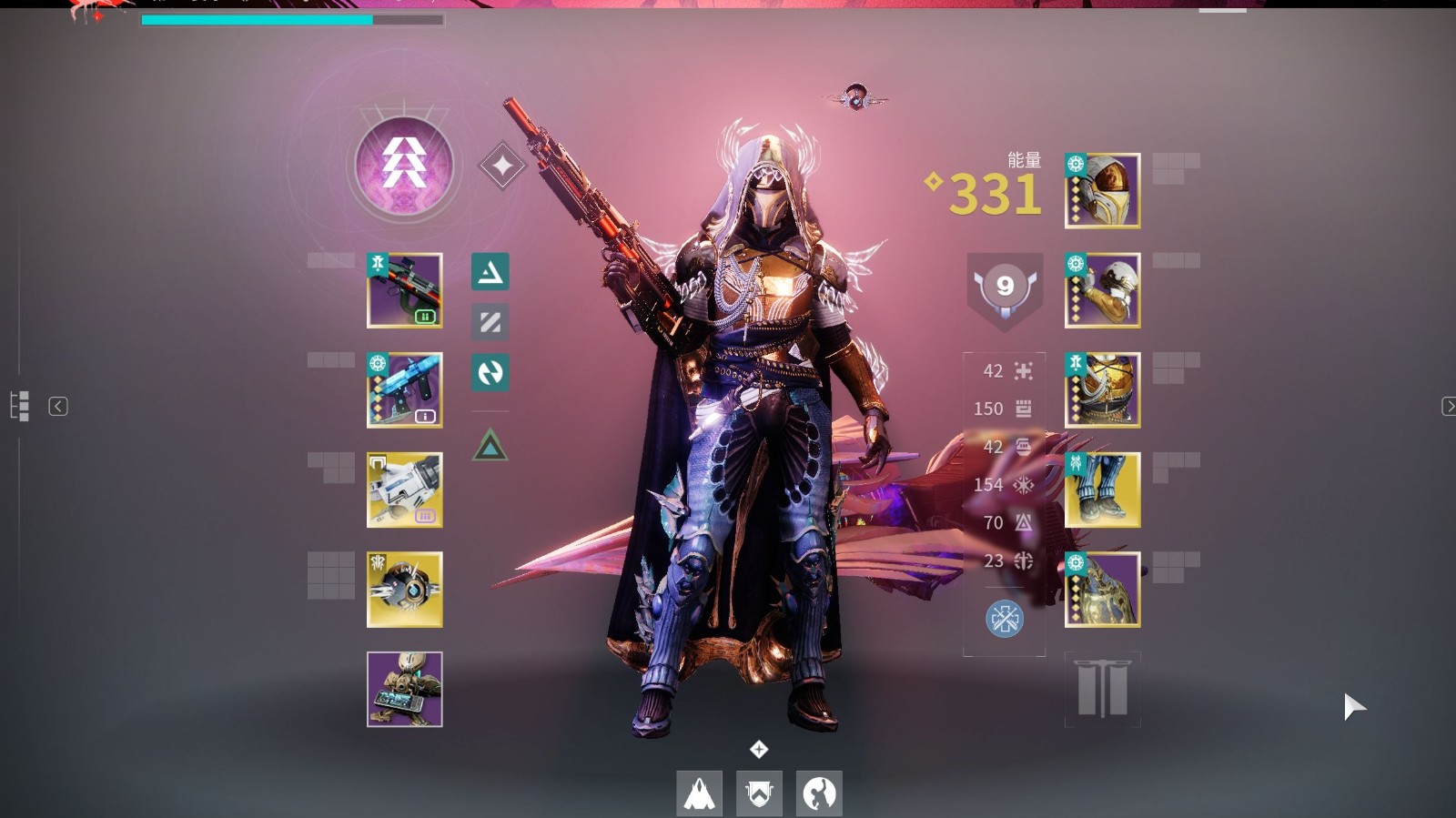1456x818 pixels.
Task: Select the red-and-black kinetic weapon slot
Action: click(x=405, y=290)
